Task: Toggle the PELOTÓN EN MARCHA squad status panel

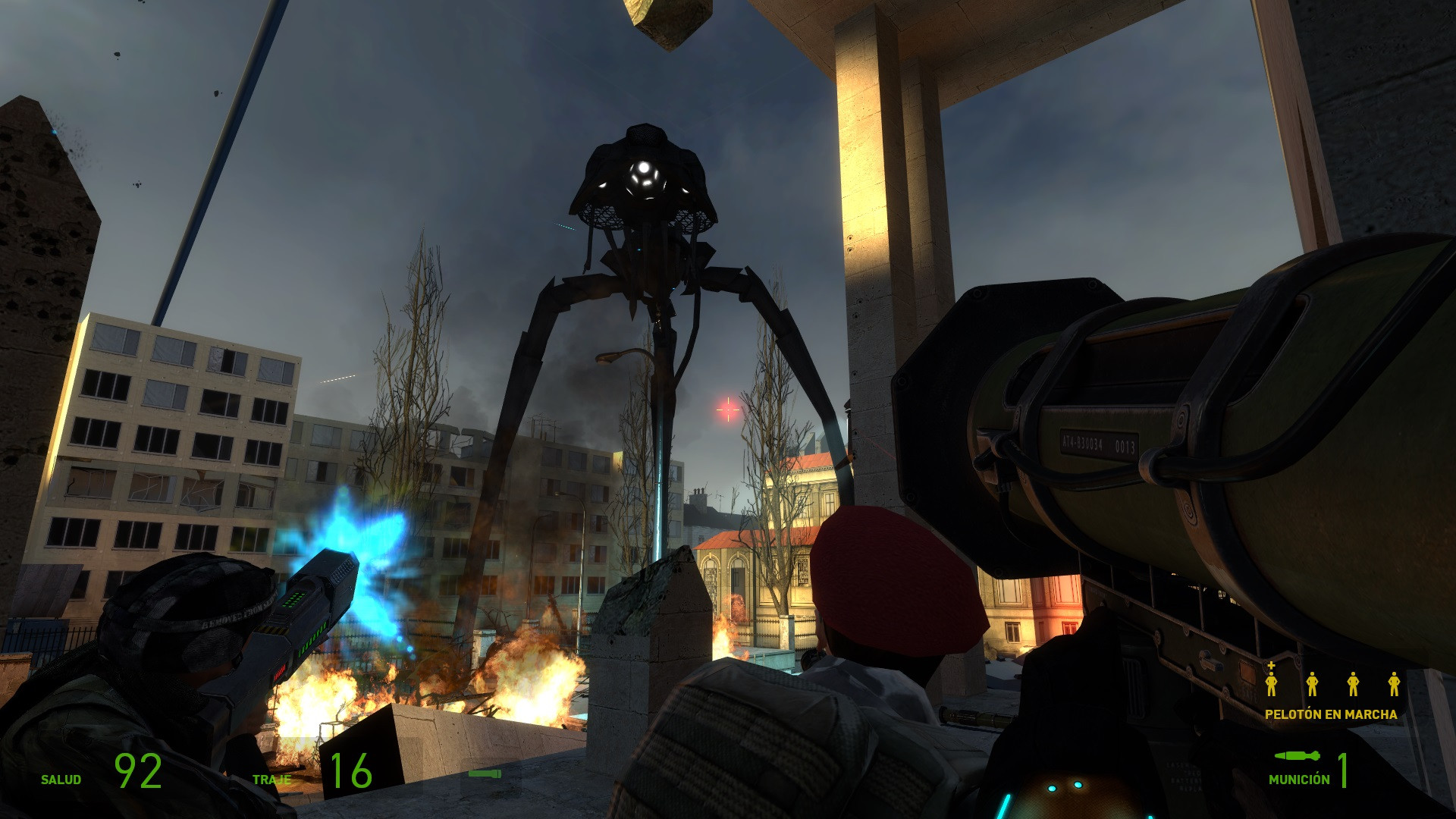Action: pyautogui.click(x=1332, y=715)
